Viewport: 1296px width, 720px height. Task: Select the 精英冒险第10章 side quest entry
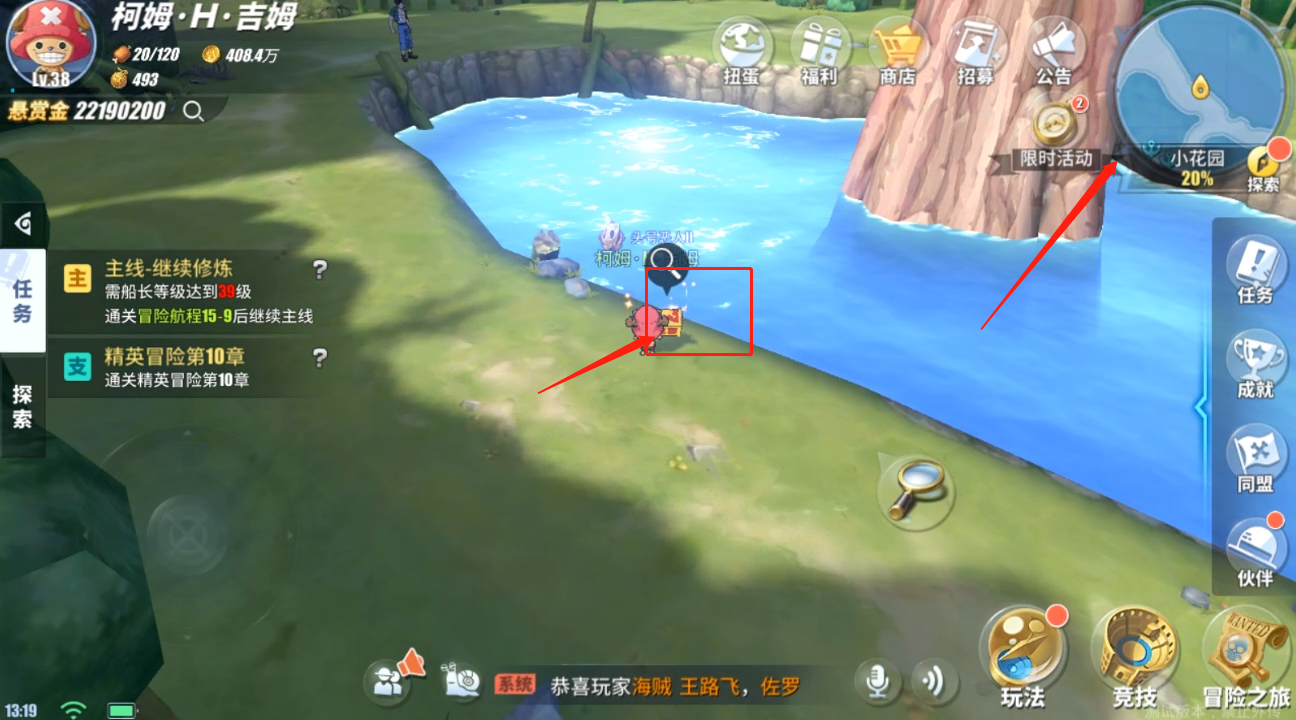point(190,367)
